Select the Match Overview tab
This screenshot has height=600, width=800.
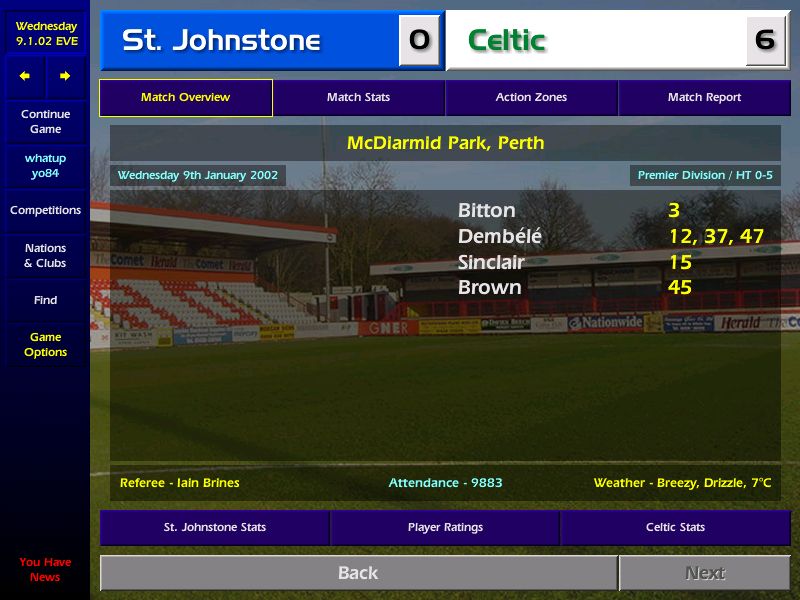point(185,98)
